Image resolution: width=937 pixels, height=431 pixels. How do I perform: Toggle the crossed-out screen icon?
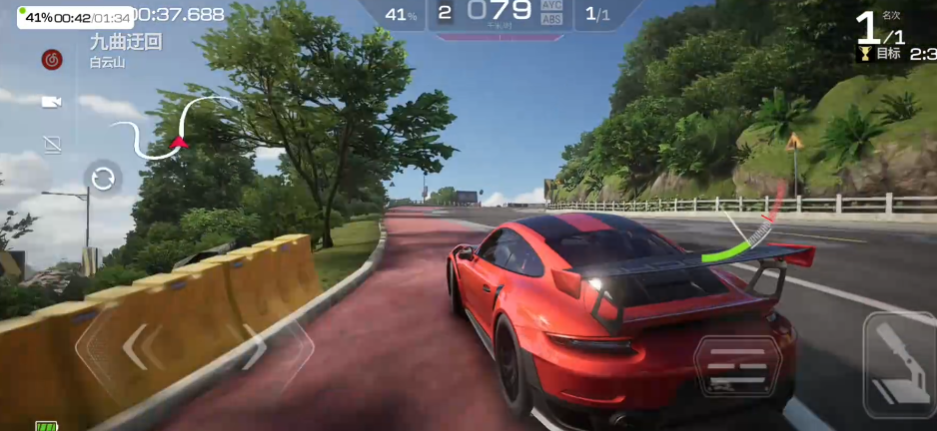(52, 145)
